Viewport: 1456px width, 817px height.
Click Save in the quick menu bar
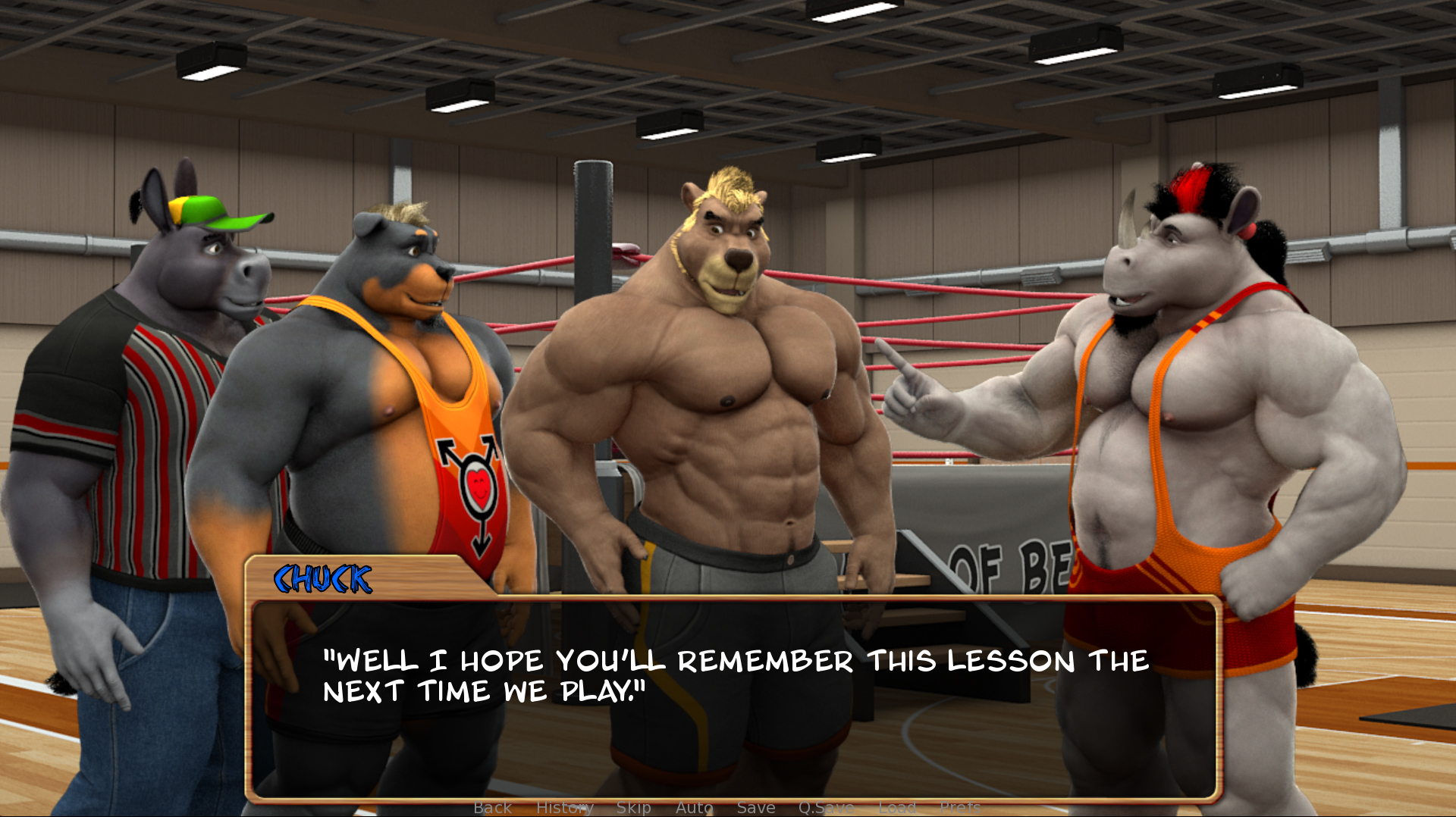tap(756, 807)
